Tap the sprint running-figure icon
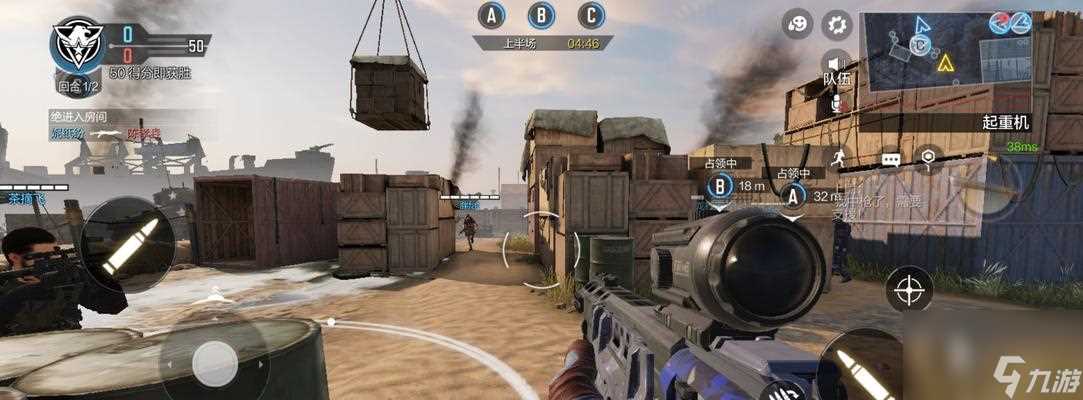 [838, 158]
